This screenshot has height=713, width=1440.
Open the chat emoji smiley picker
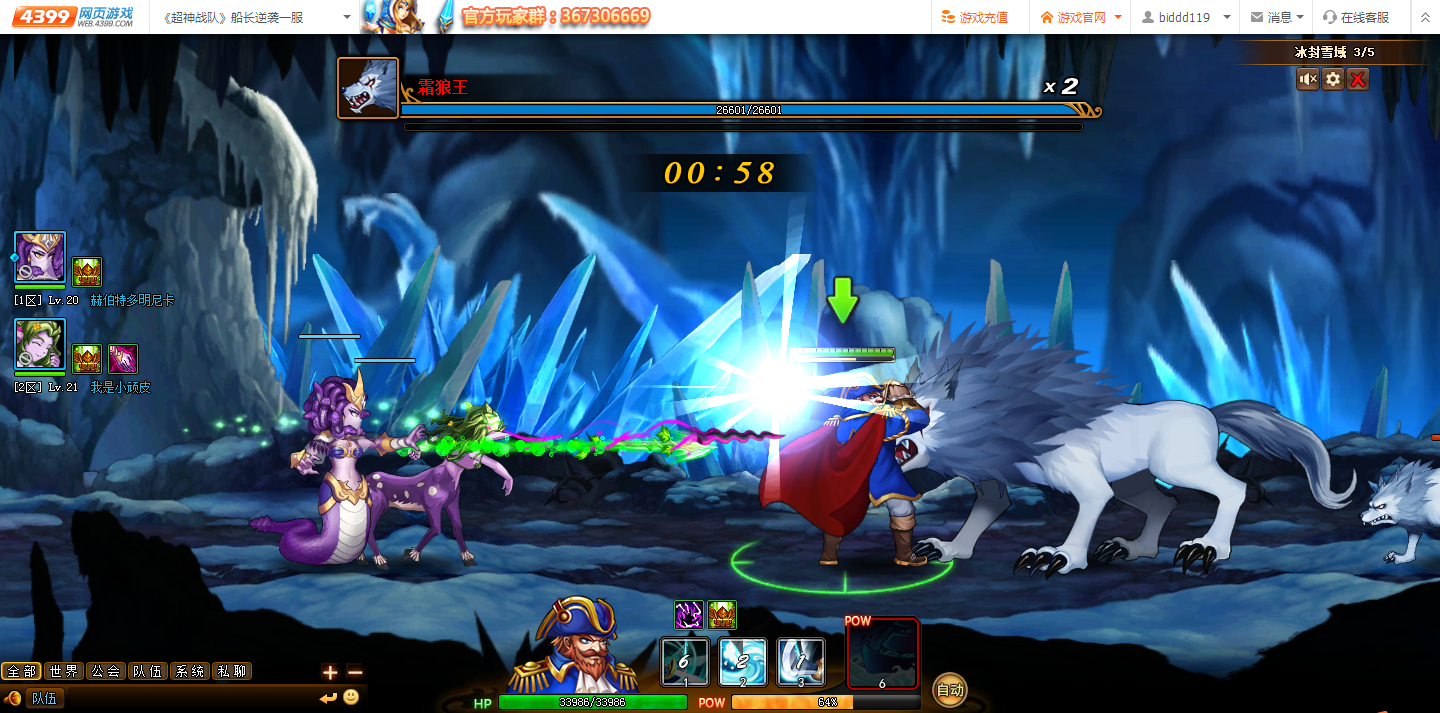click(351, 697)
